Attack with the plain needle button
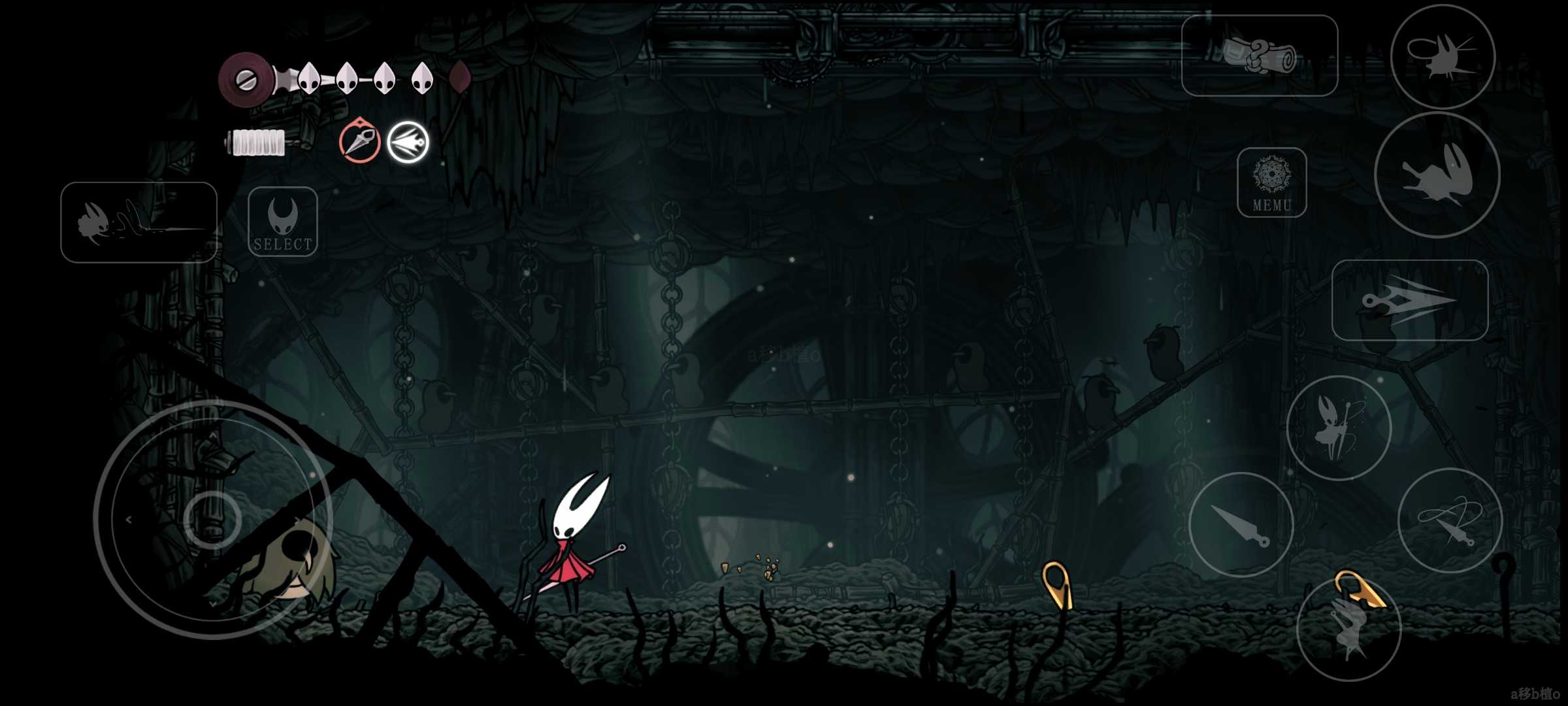Screen dimensions: 1568x706 click(1241, 524)
